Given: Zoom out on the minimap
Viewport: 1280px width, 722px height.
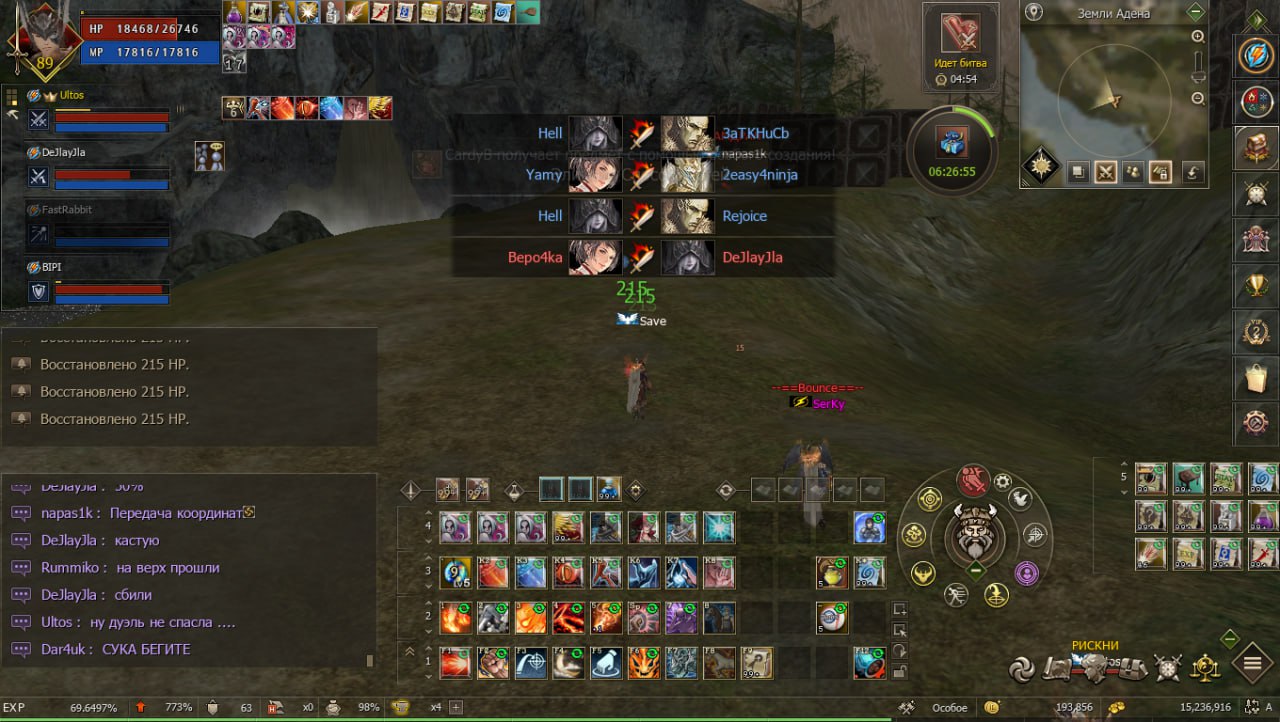Looking at the screenshot, I should 1198,98.
